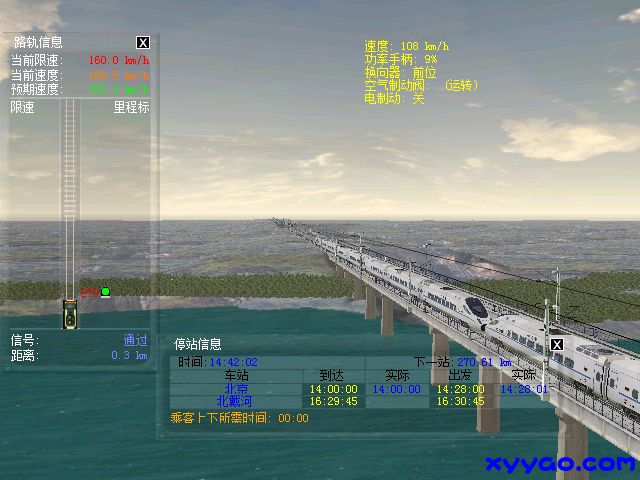Close the track monitor (路轨信息) window

(x=143, y=43)
